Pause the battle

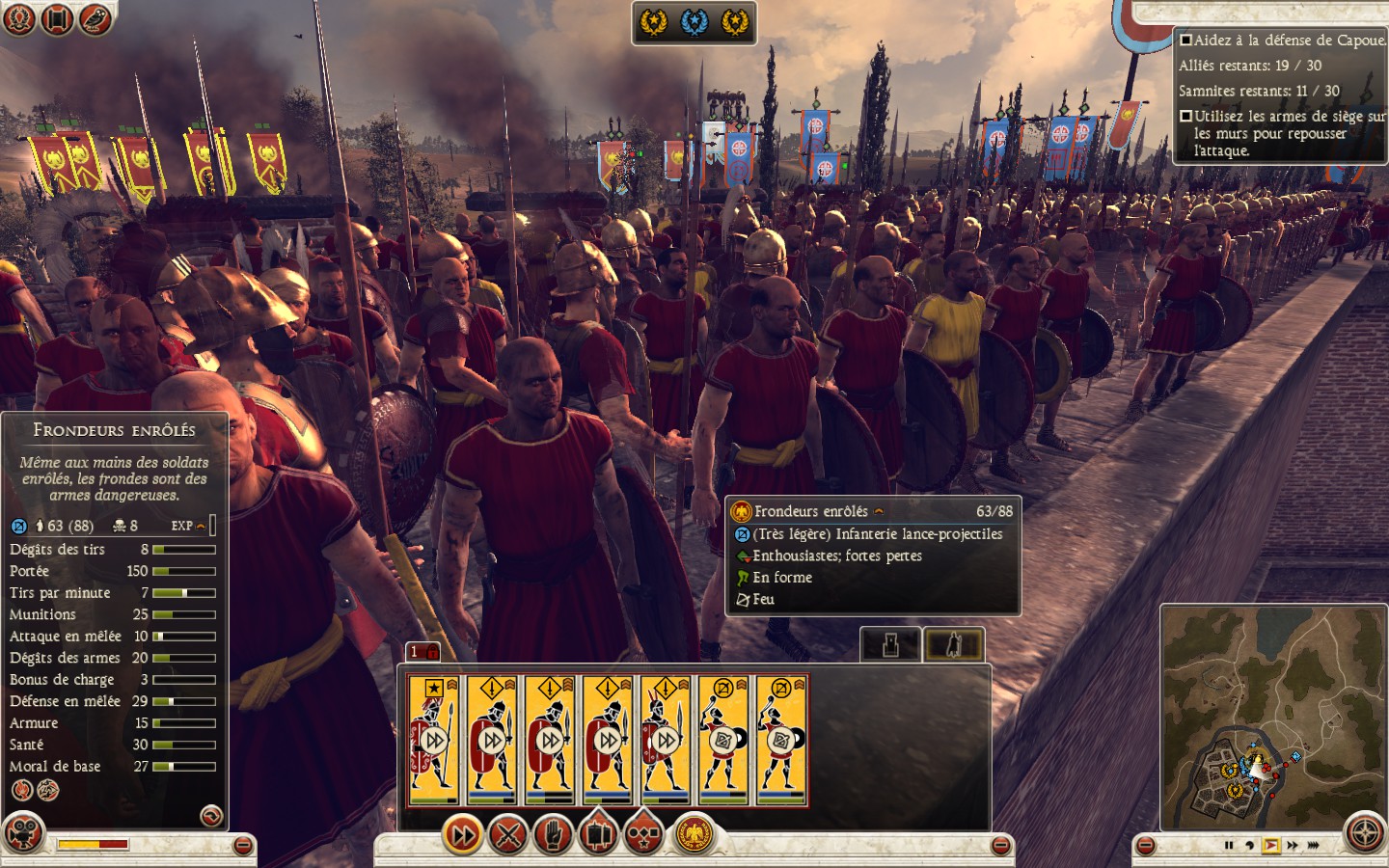click(x=1228, y=846)
